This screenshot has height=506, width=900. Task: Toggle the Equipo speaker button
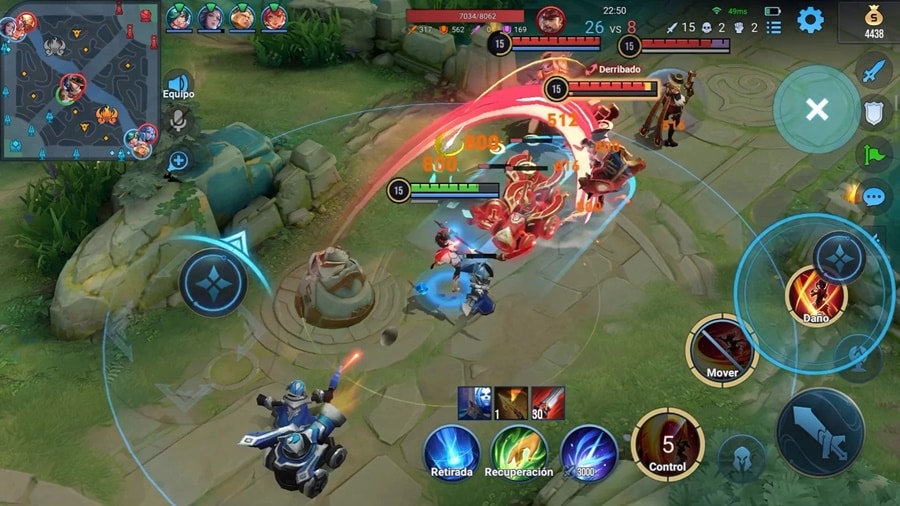point(178,85)
